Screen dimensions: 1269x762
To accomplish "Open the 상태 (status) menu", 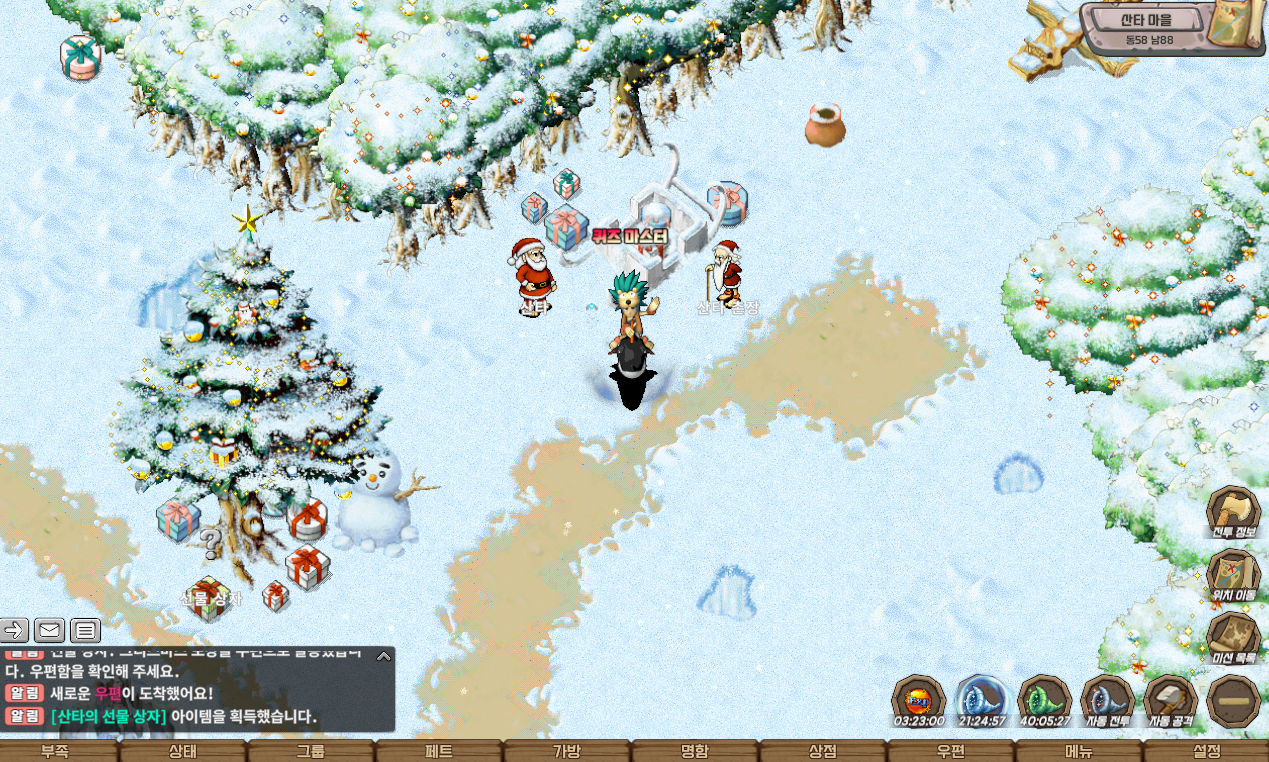I will [183, 751].
